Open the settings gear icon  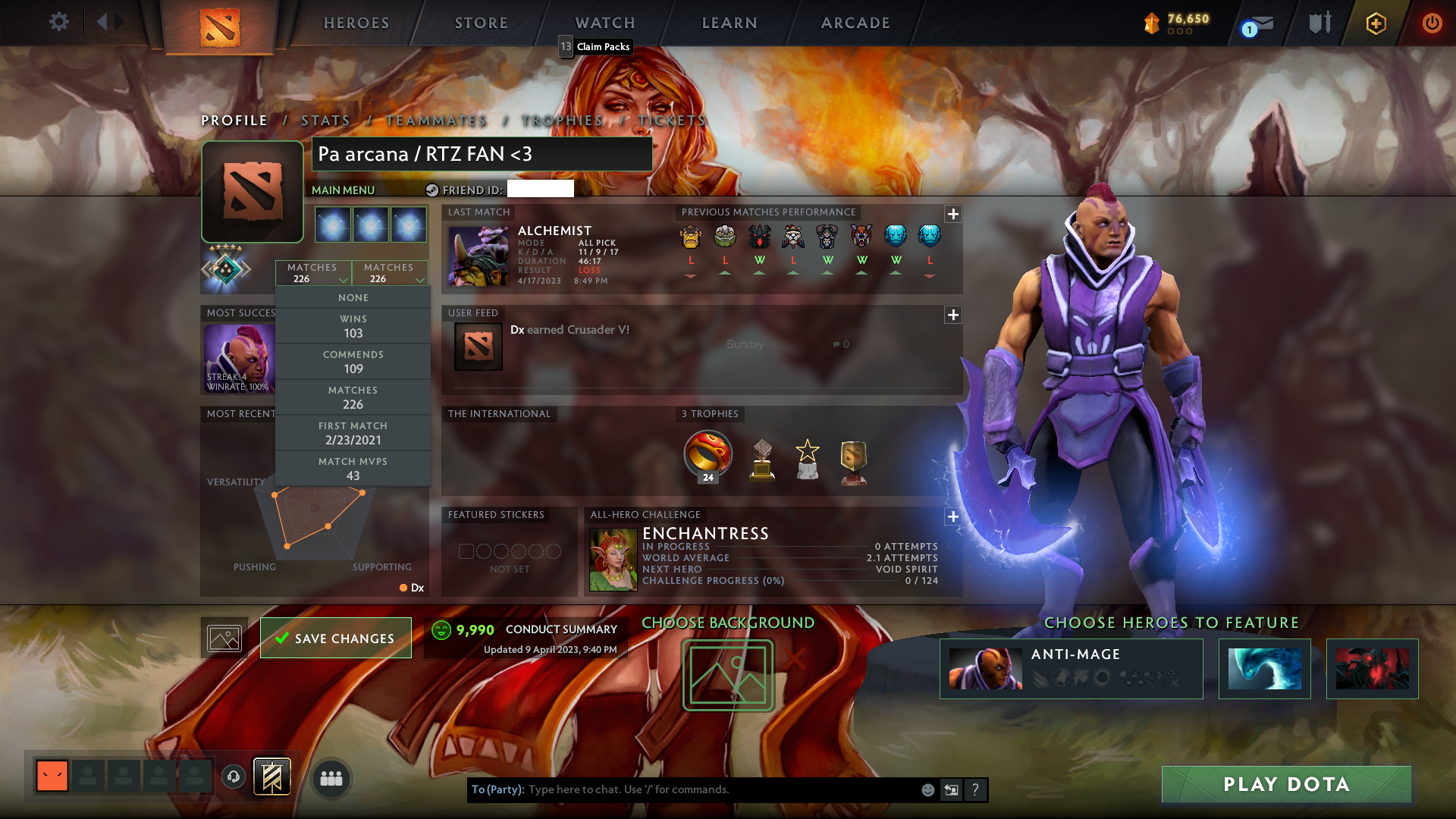coord(59,23)
